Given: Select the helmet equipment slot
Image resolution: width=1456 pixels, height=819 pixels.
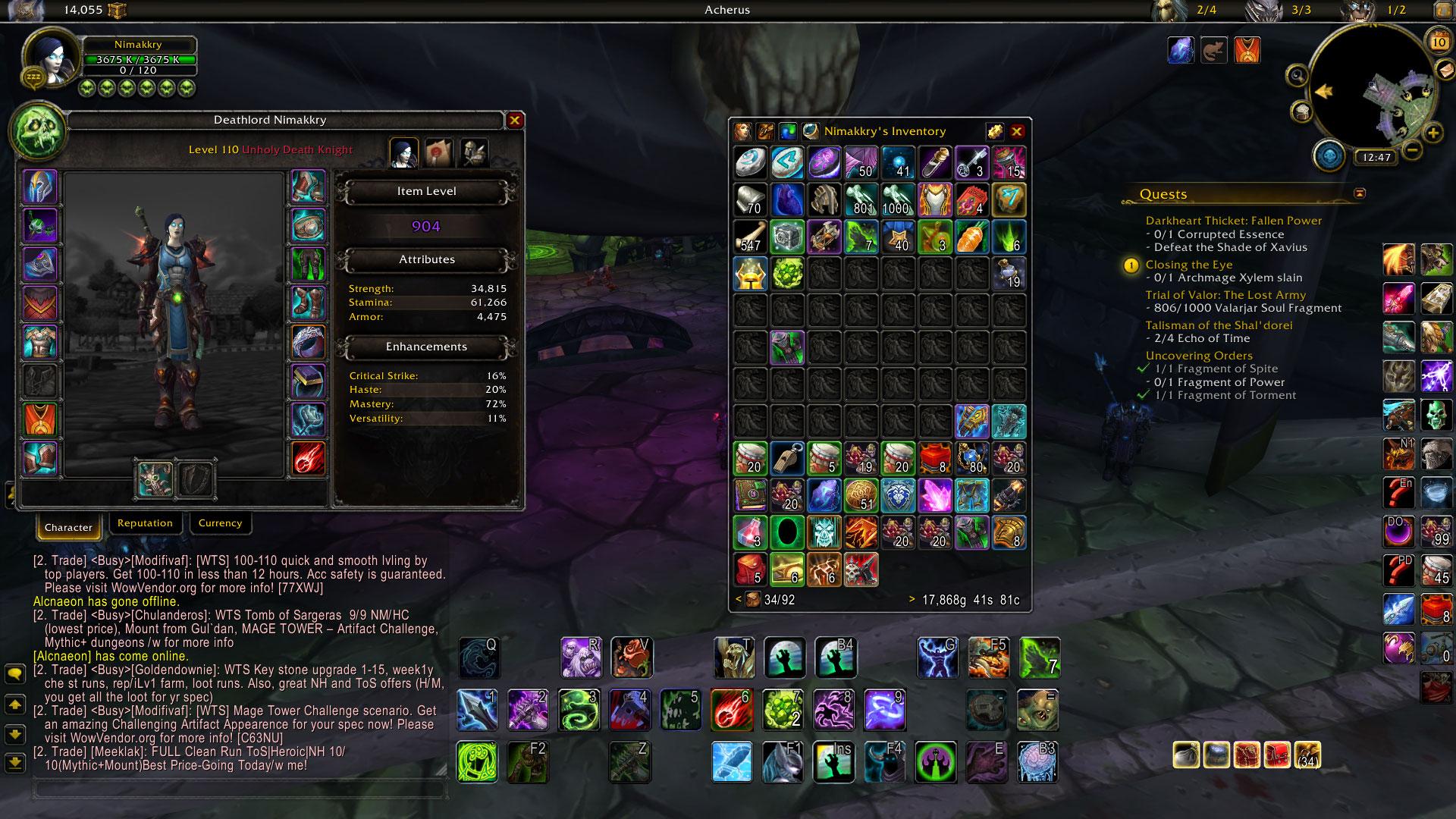Looking at the screenshot, I should [40, 187].
